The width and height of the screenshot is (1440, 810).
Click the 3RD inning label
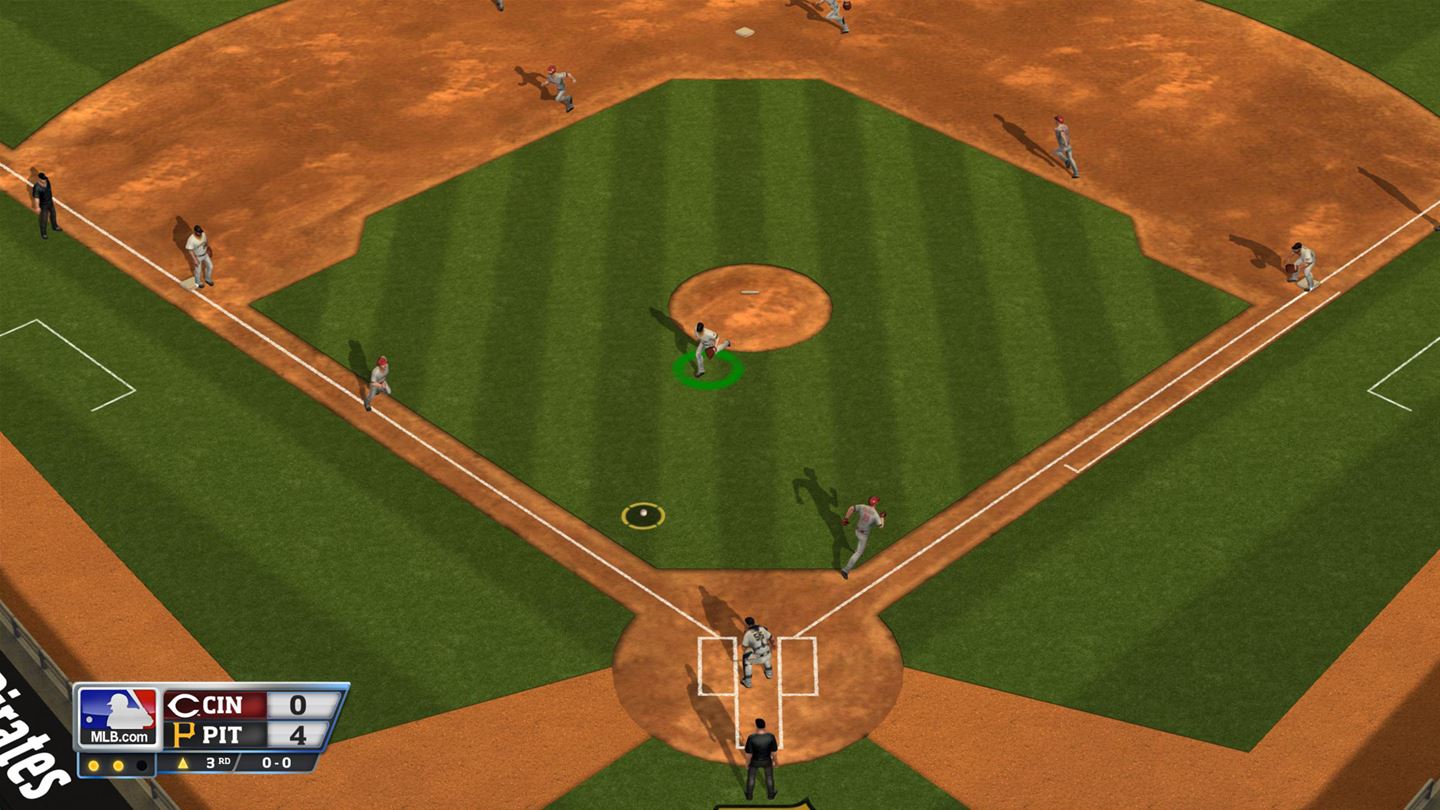click(220, 762)
